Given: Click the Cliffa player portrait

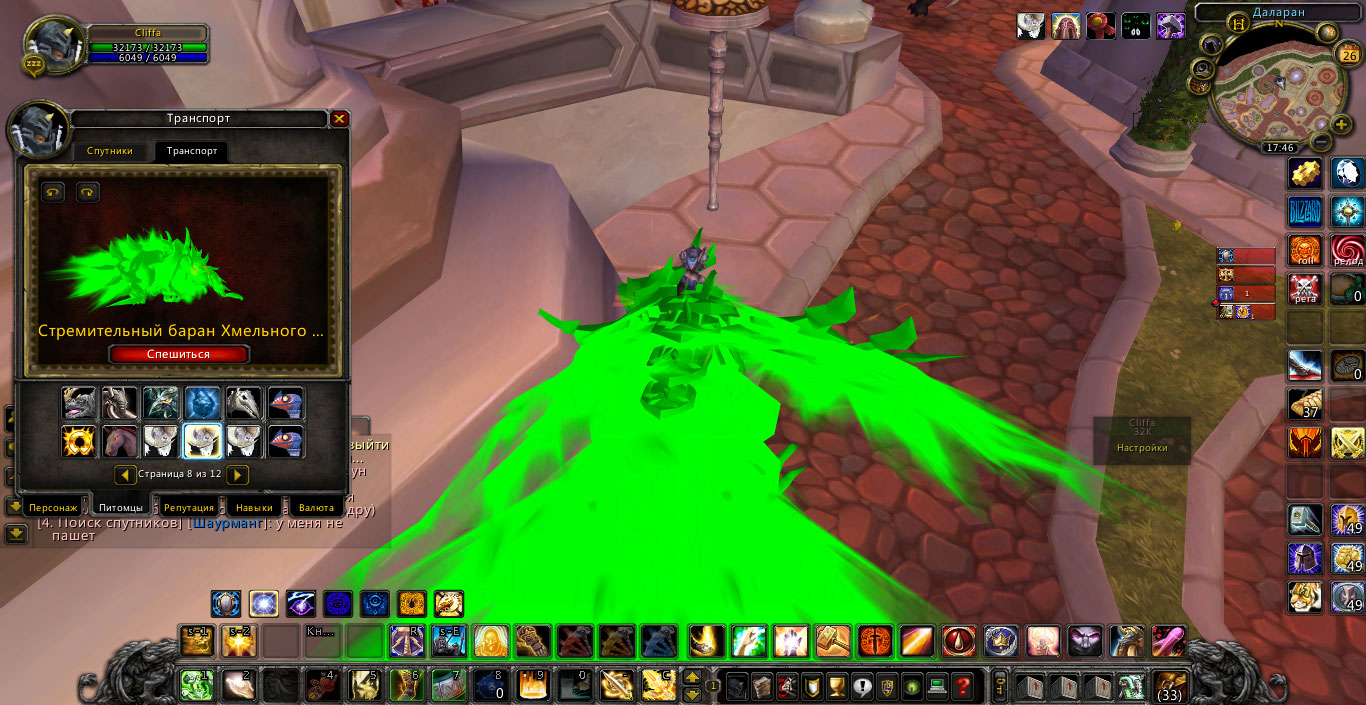Looking at the screenshot, I should pos(53,44).
